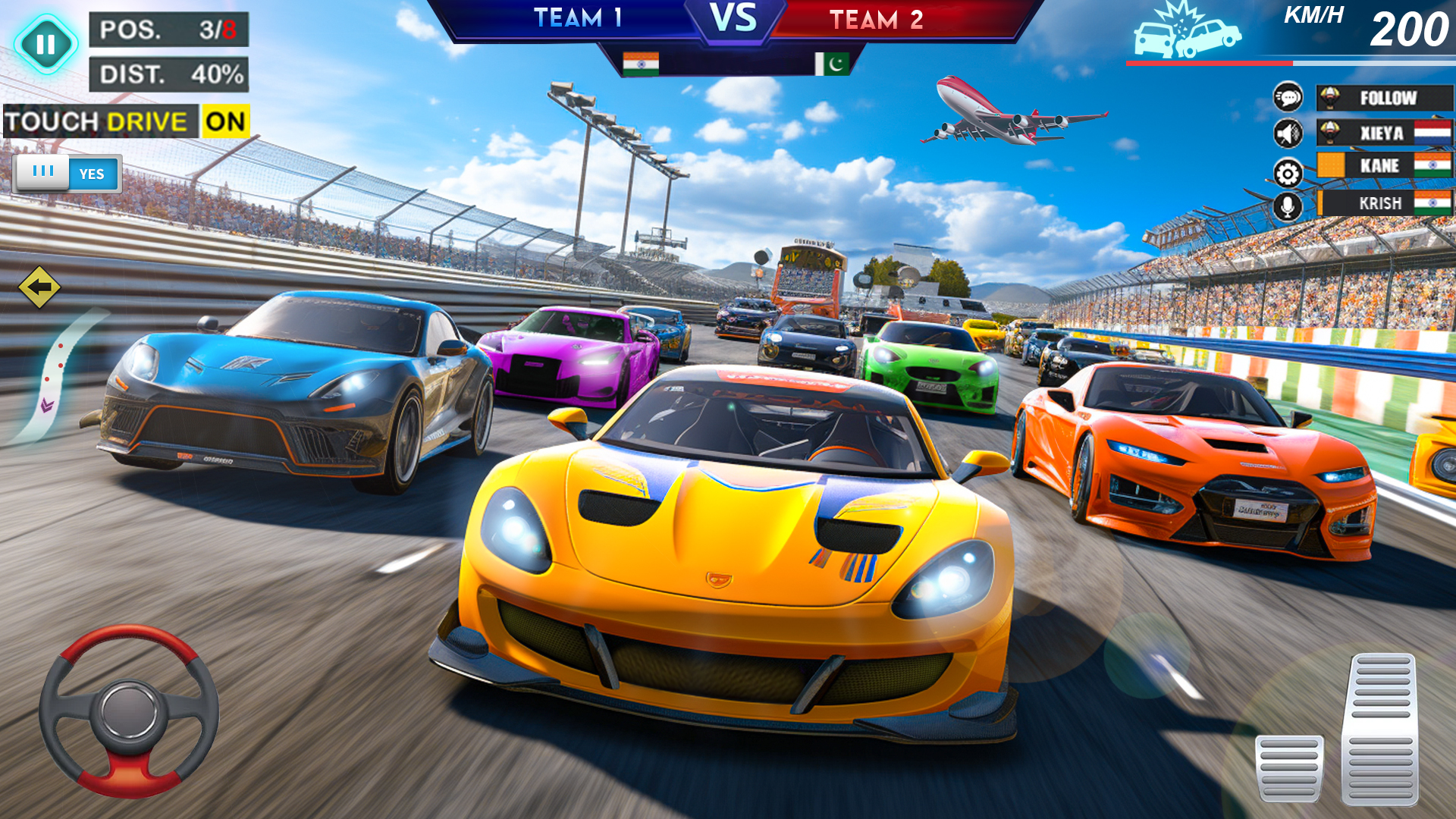Image resolution: width=1456 pixels, height=819 pixels.
Task: Select player KANE in the leaderboard
Action: [1383, 167]
